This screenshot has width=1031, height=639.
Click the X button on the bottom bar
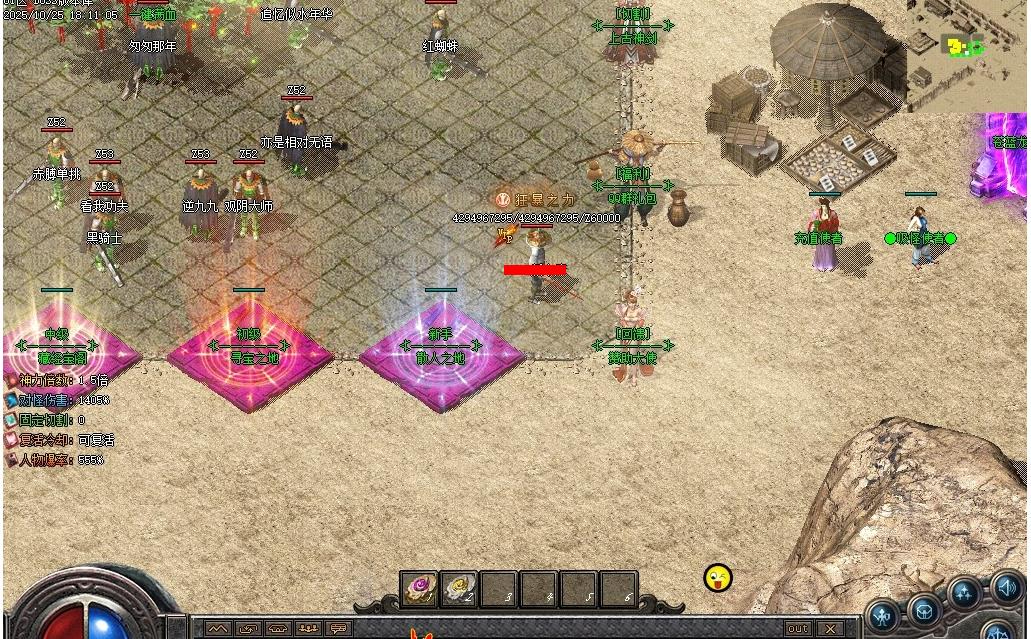(x=829, y=629)
